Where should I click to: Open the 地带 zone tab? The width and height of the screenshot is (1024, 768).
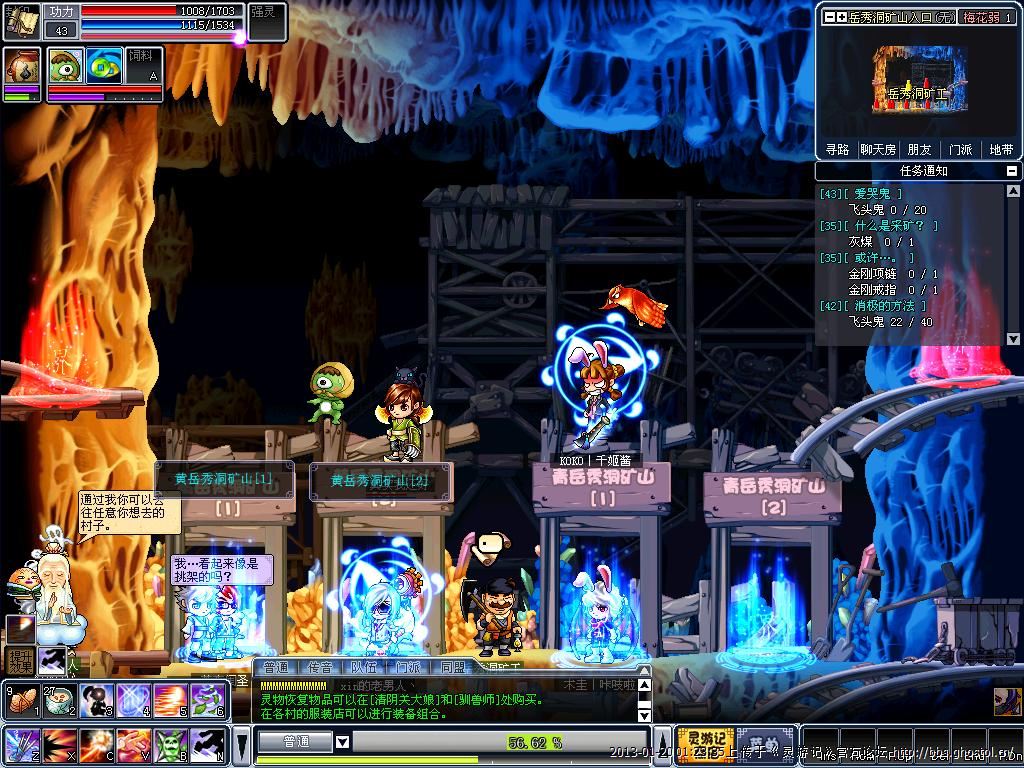coord(1001,149)
